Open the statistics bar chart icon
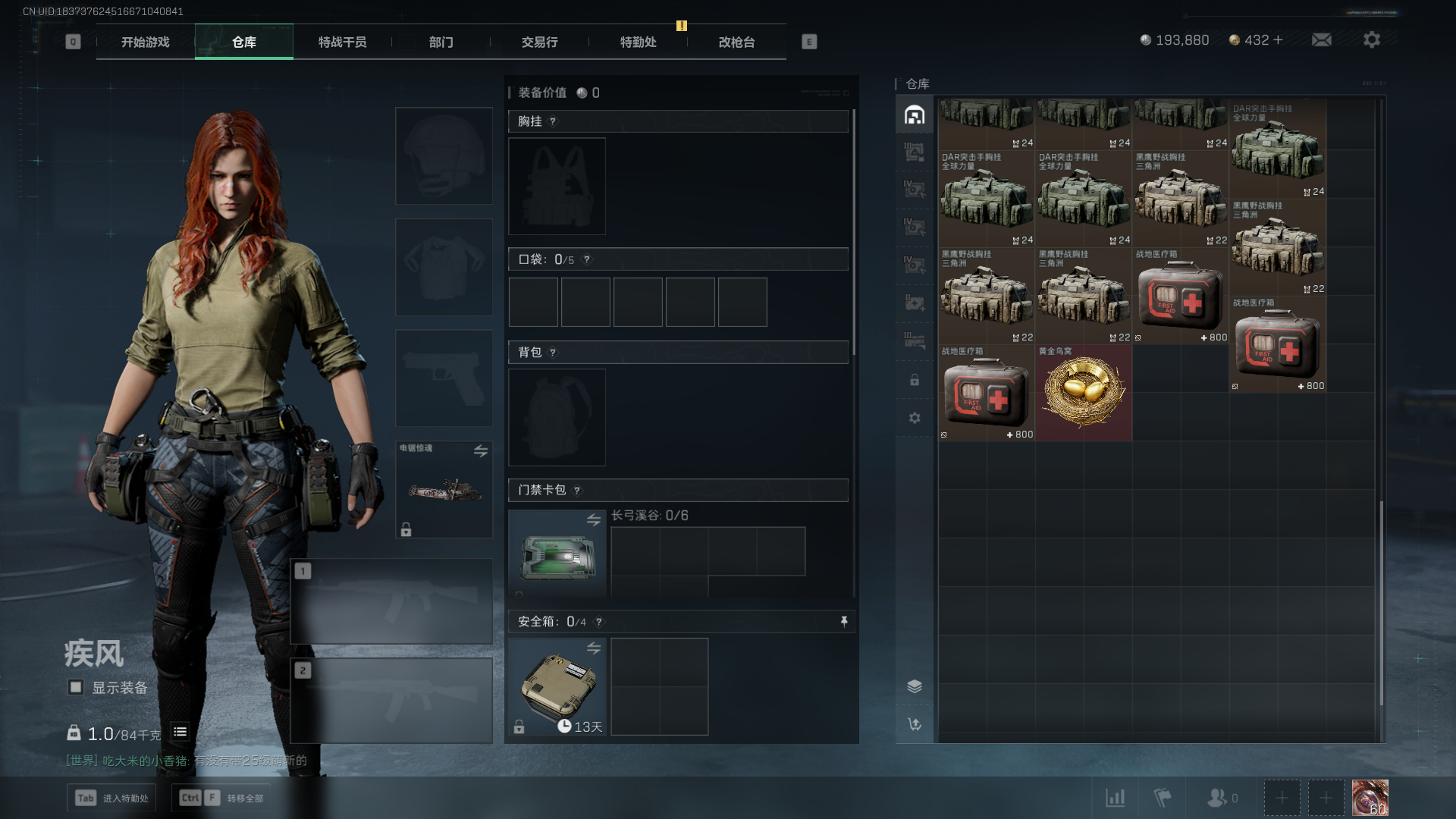 [1115, 798]
